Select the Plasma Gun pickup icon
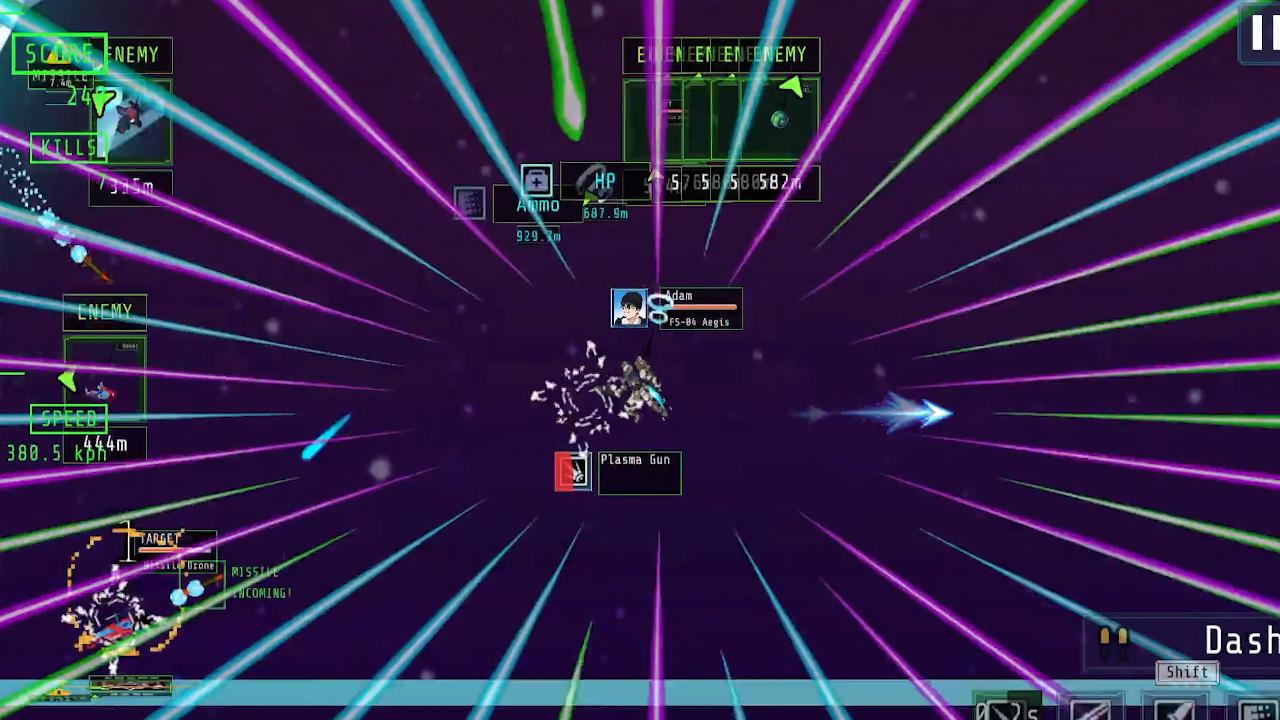Screen dimensions: 1280x720 point(572,471)
